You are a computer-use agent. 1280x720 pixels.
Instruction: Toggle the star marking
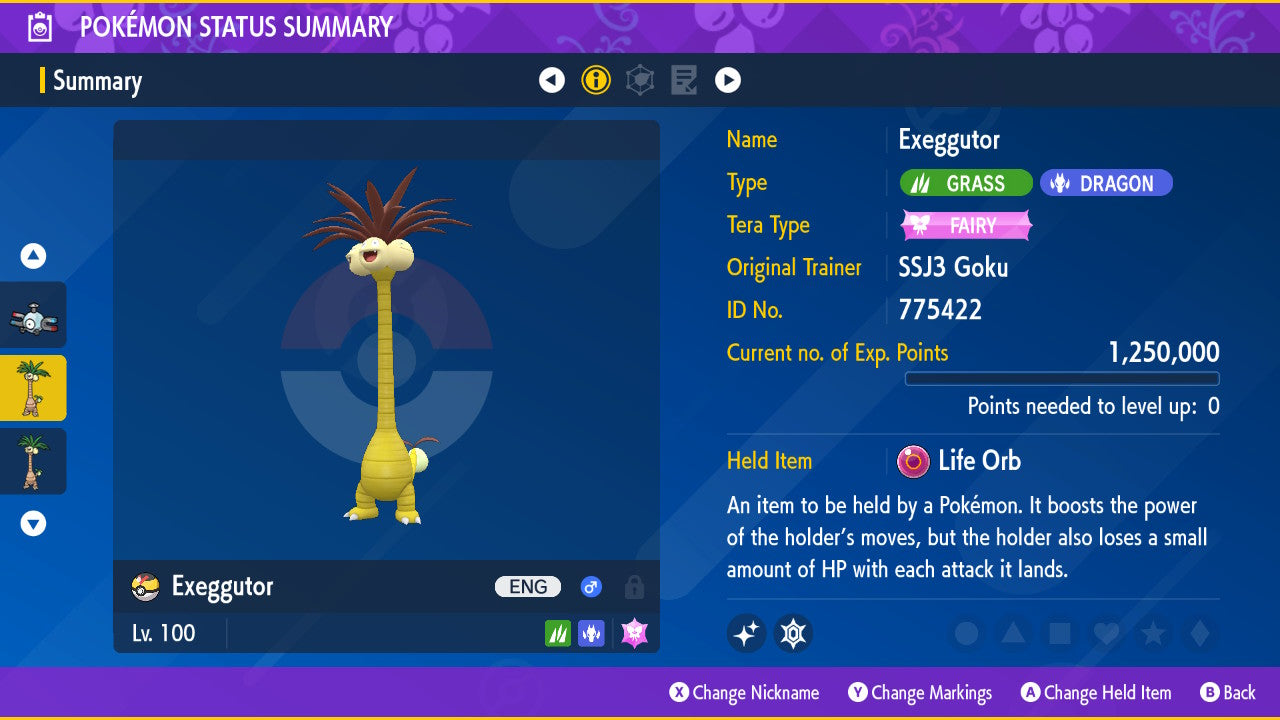pyautogui.click(x=1153, y=633)
